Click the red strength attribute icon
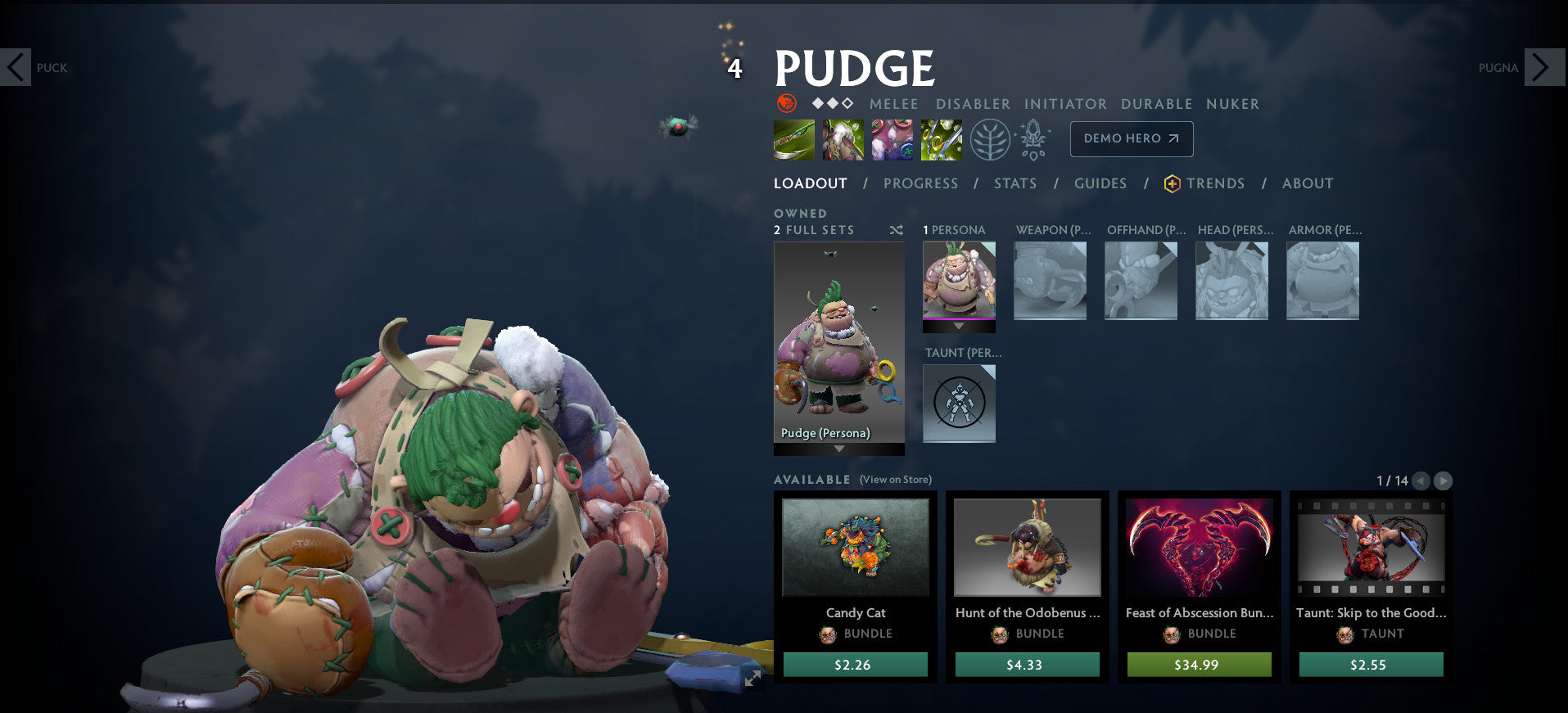Image resolution: width=1568 pixels, height=713 pixels. 785,104
